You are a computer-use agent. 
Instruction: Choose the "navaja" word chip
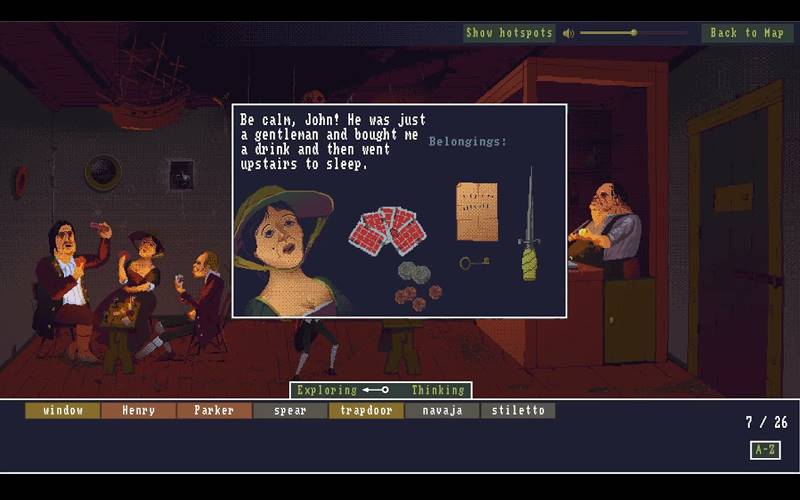[x=442, y=410]
